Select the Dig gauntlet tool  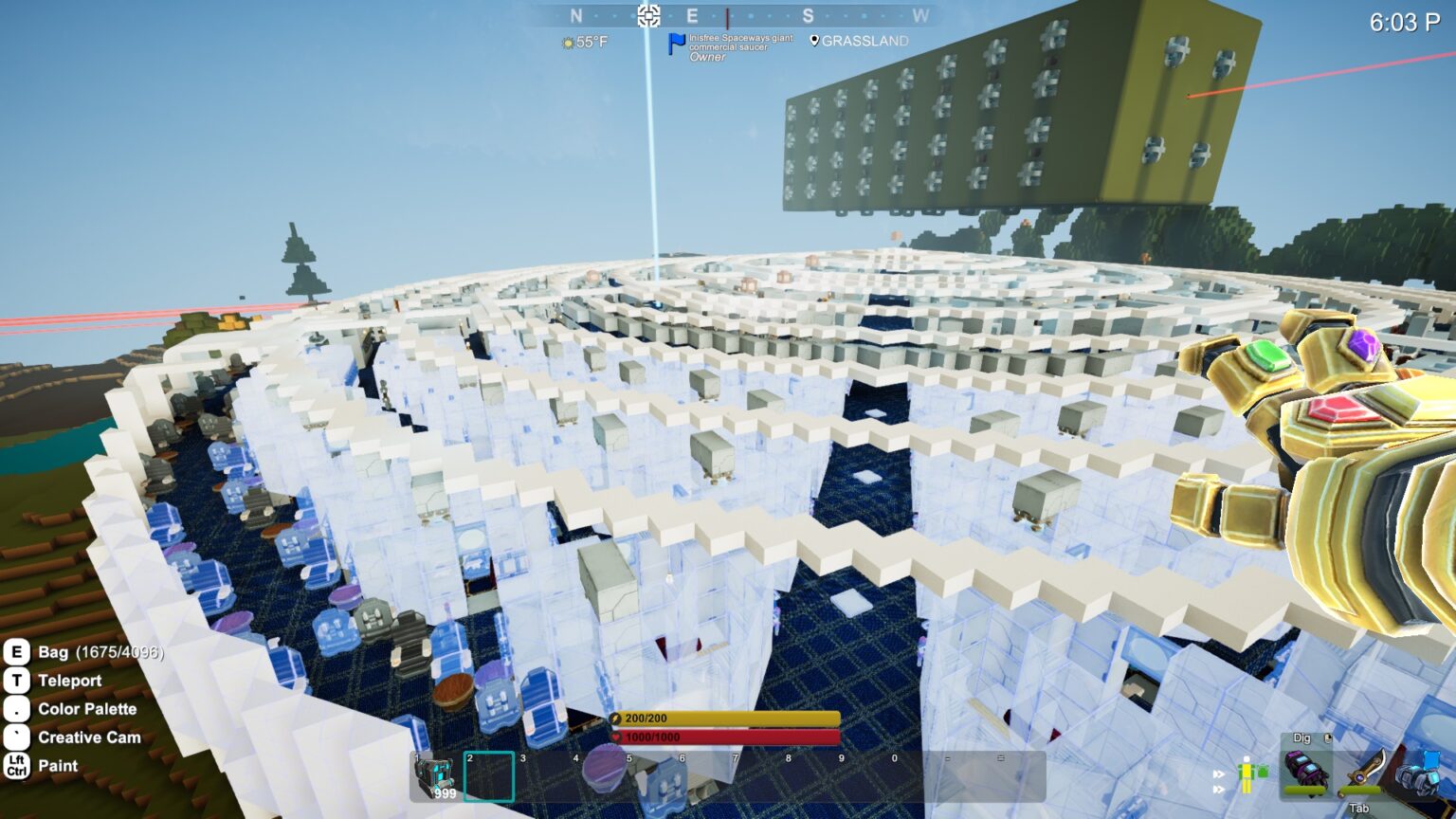pos(1305,771)
